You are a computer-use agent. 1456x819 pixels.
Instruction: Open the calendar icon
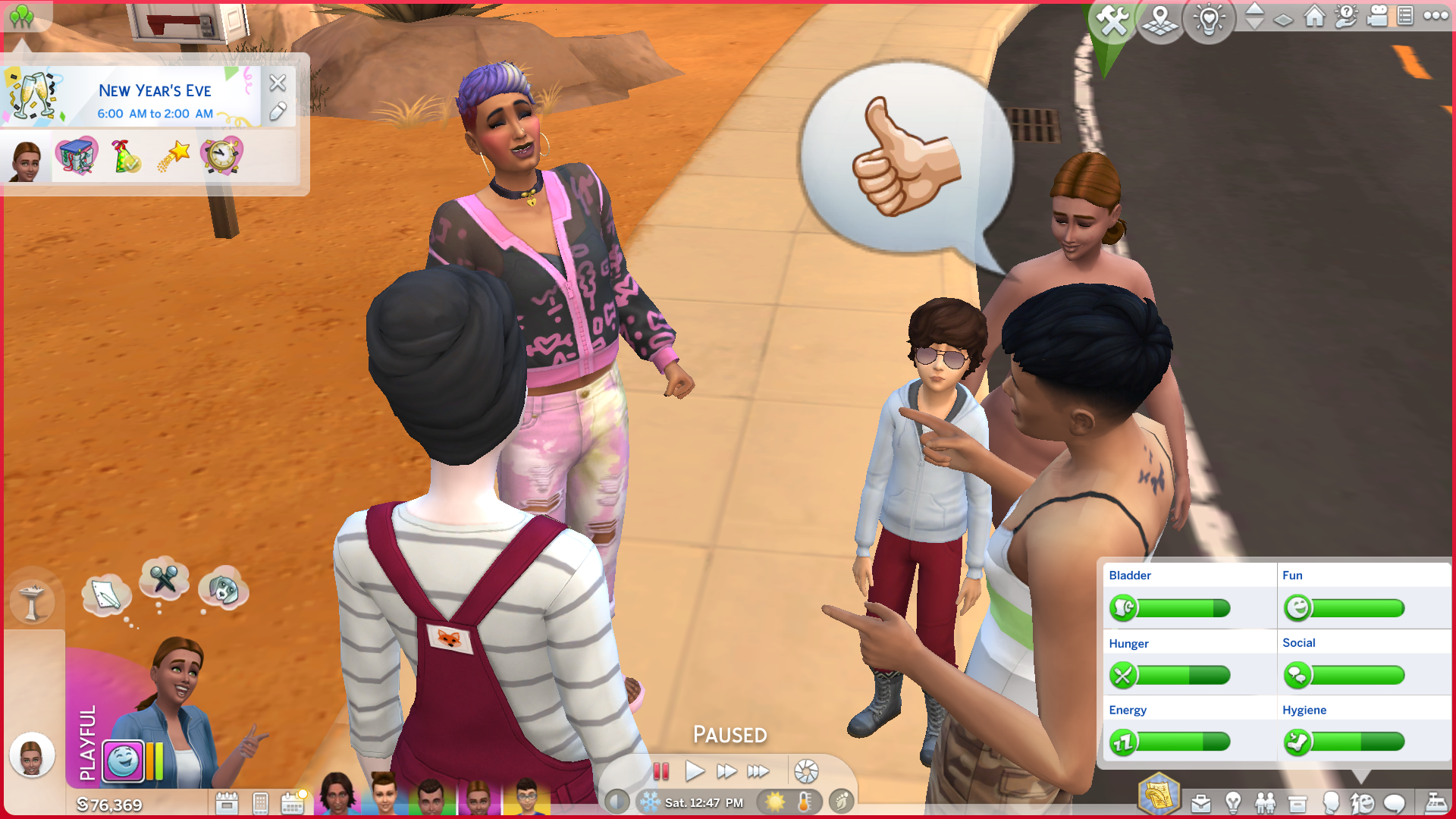click(292, 803)
